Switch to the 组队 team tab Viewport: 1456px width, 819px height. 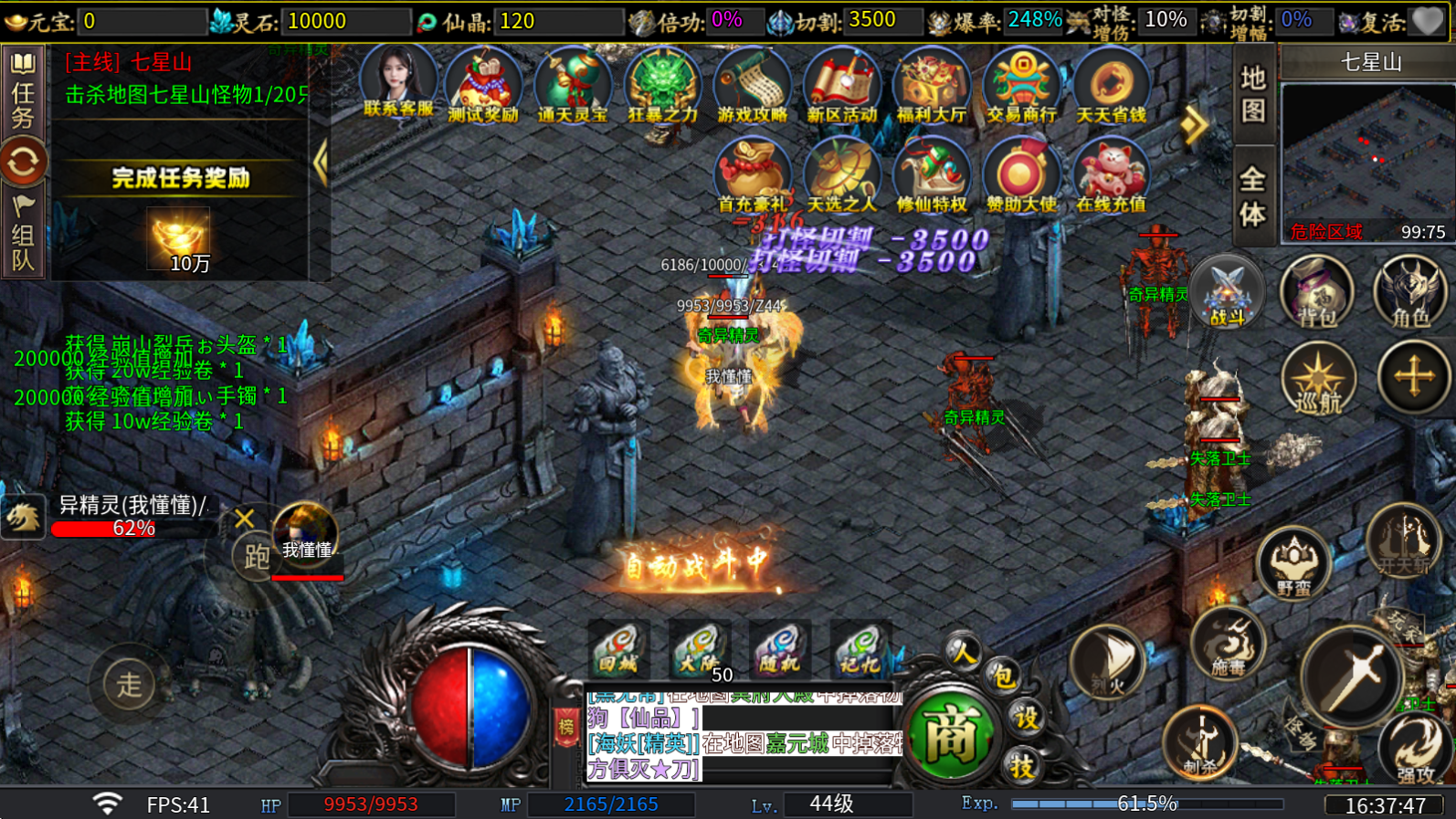pyautogui.click(x=23, y=236)
